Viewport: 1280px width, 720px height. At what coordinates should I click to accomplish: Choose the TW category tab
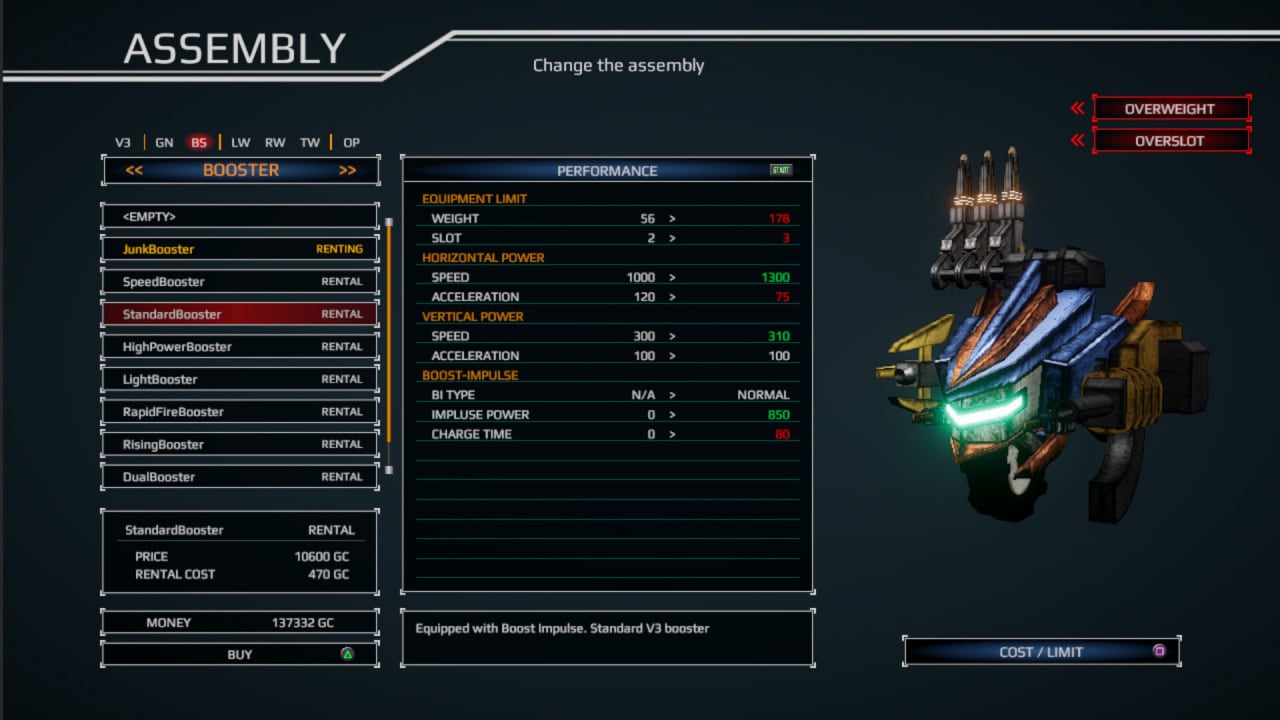pos(310,143)
